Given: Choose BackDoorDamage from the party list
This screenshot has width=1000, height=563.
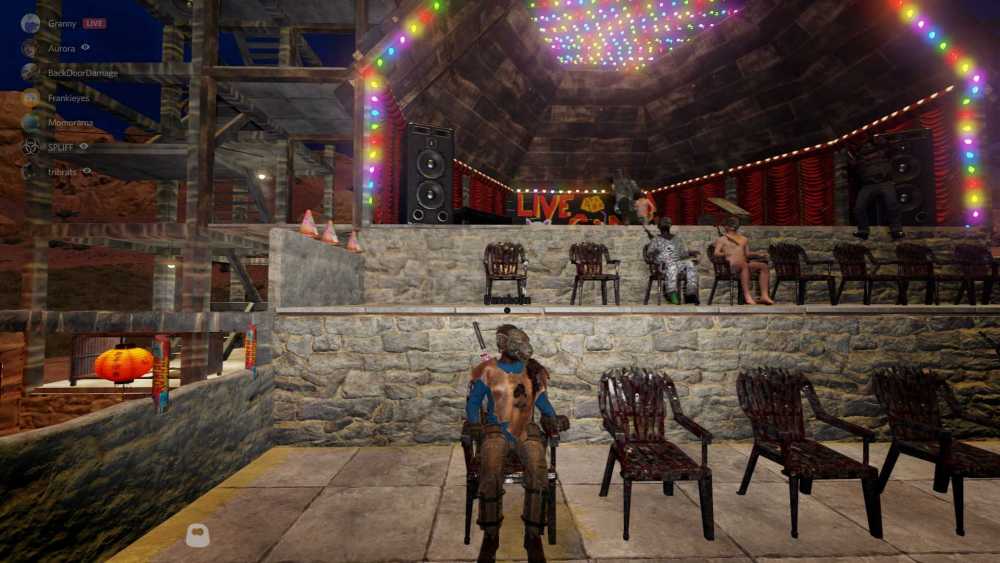Looking at the screenshot, I should (82, 72).
